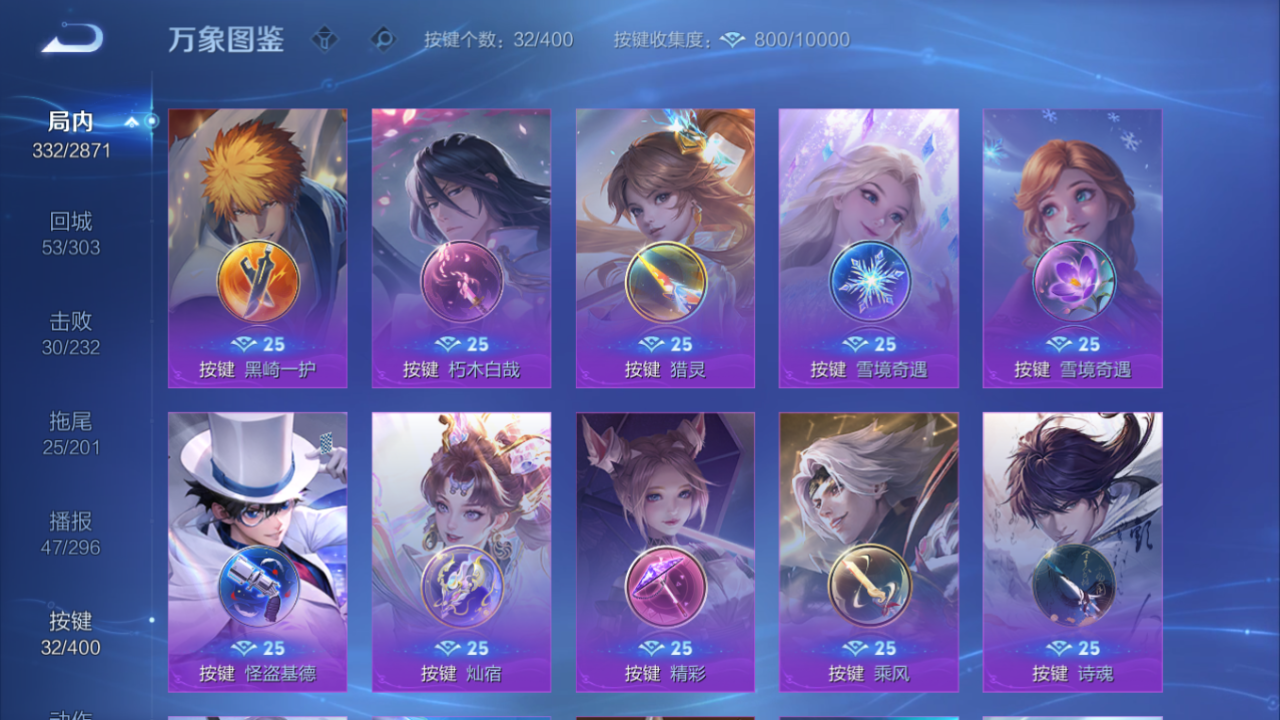Open the search icon in the top bar
The width and height of the screenshot is (1280, 720).
pos(383,40)
